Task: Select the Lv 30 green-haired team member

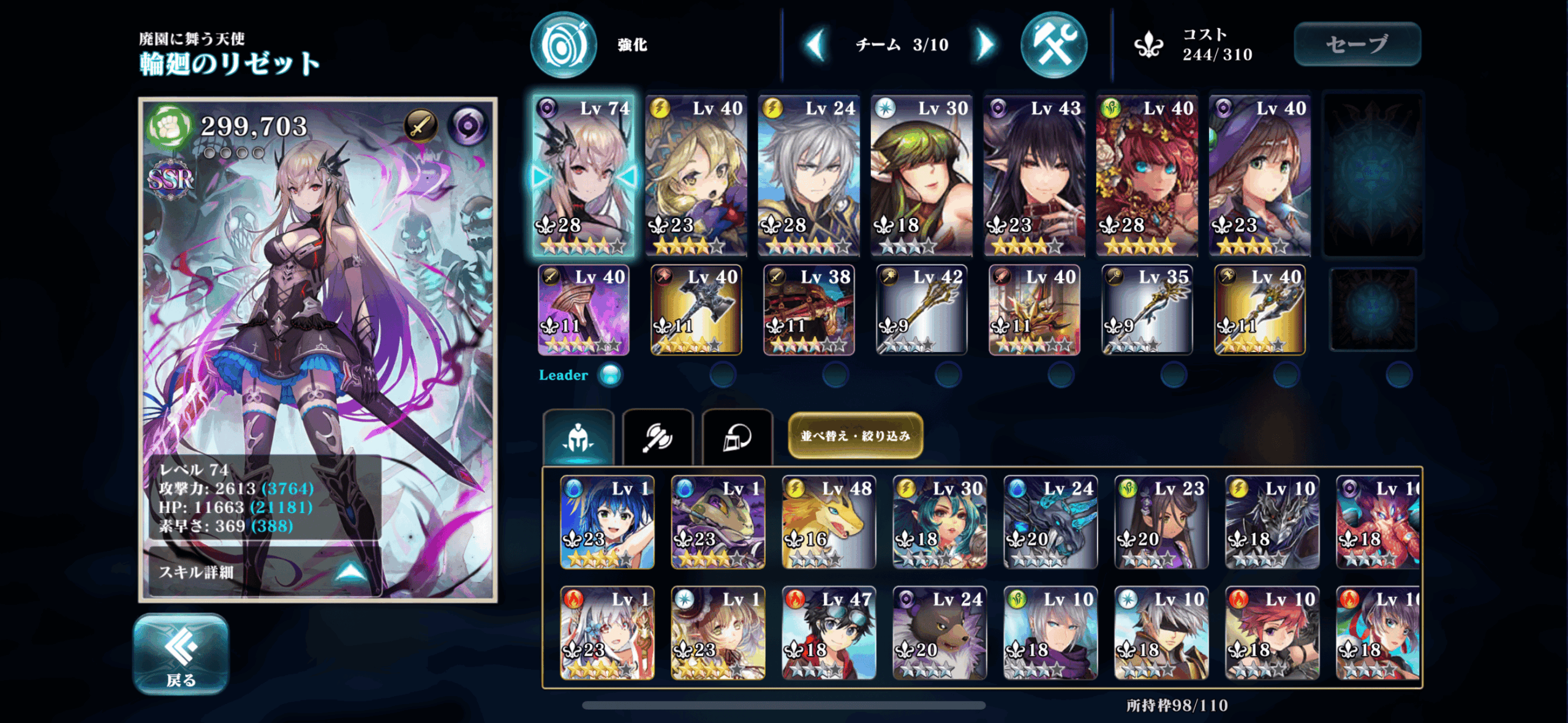Action: [x=921, y=175]
